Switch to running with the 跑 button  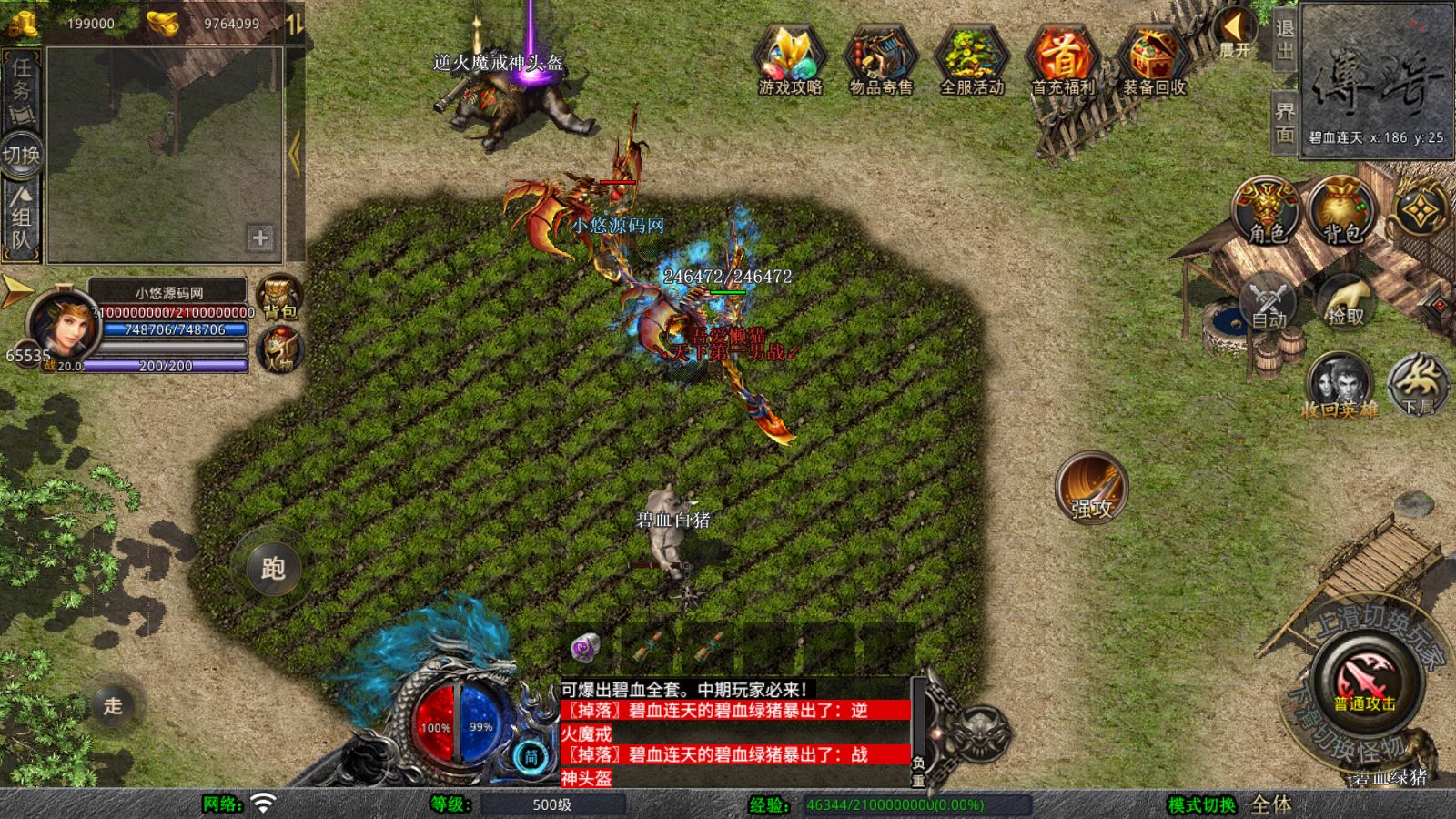pos(273,569)
